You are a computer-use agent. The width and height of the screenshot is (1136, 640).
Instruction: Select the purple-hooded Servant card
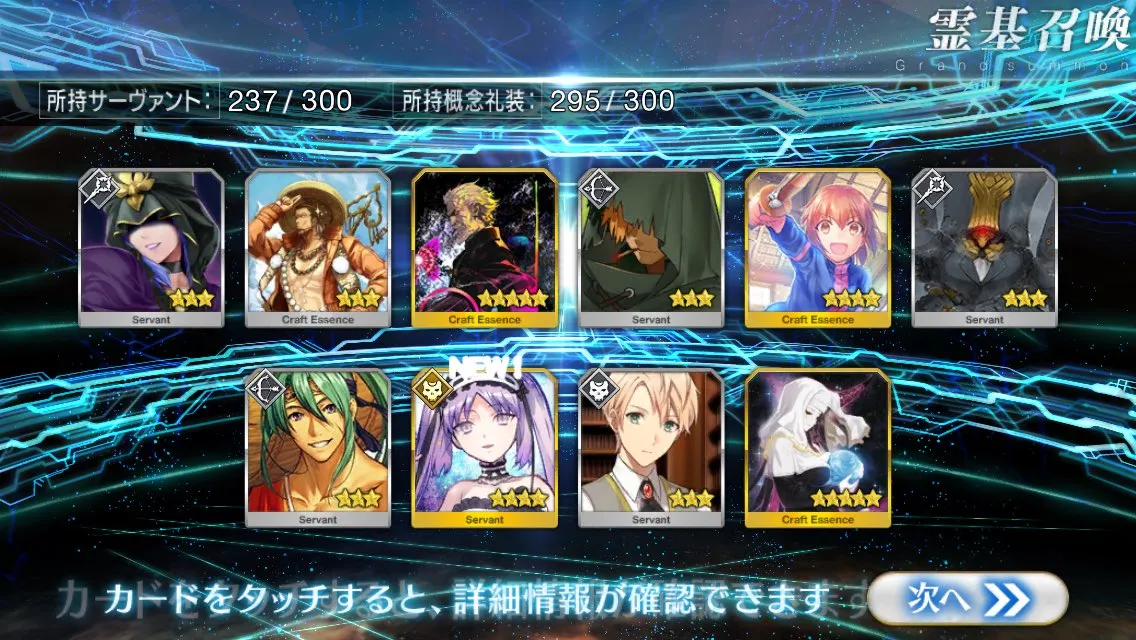(x=151, y=248)
